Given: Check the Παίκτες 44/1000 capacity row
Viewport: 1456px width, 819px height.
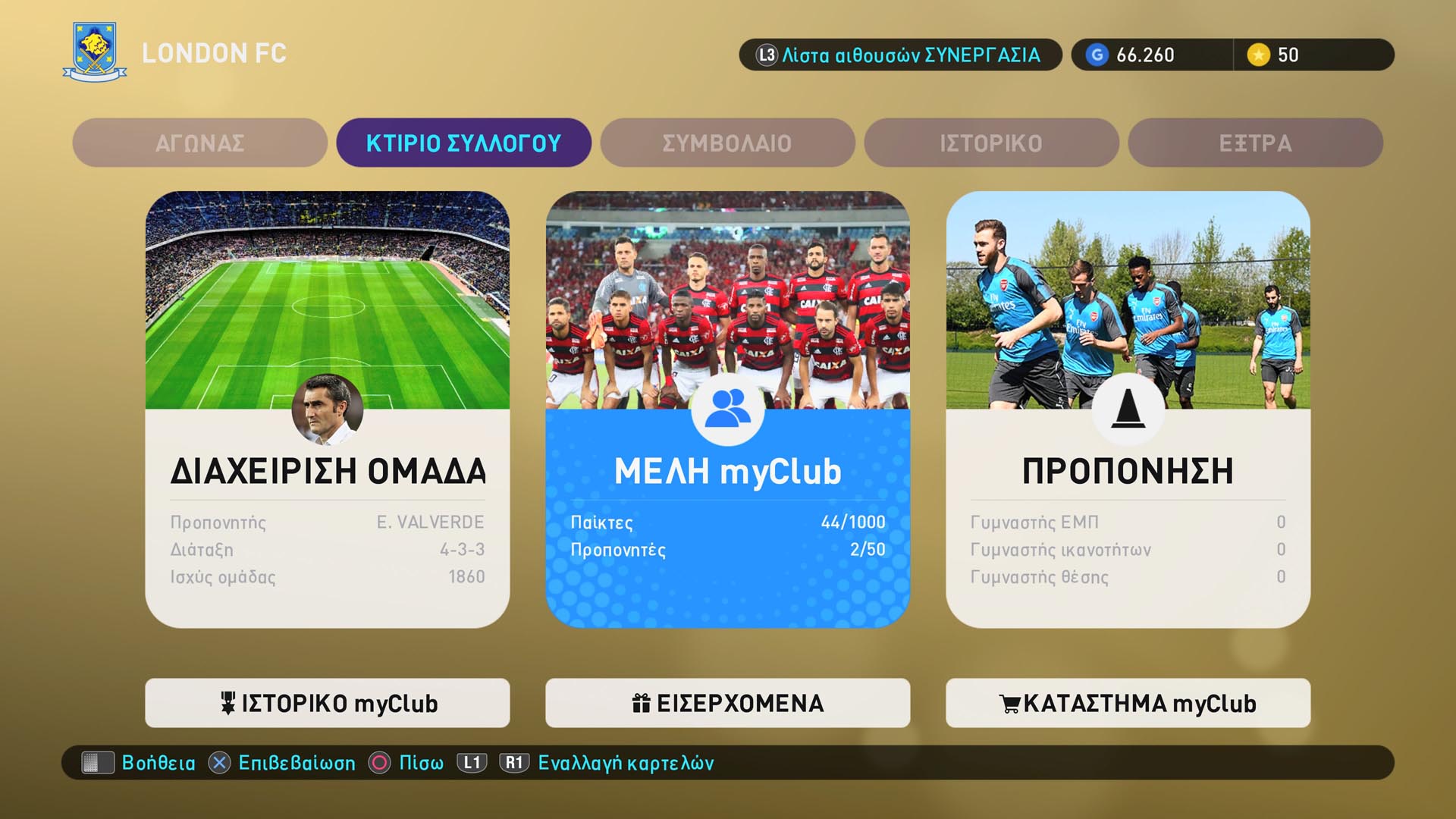Looking at the screenshot, I should click(x=727, y=522).
